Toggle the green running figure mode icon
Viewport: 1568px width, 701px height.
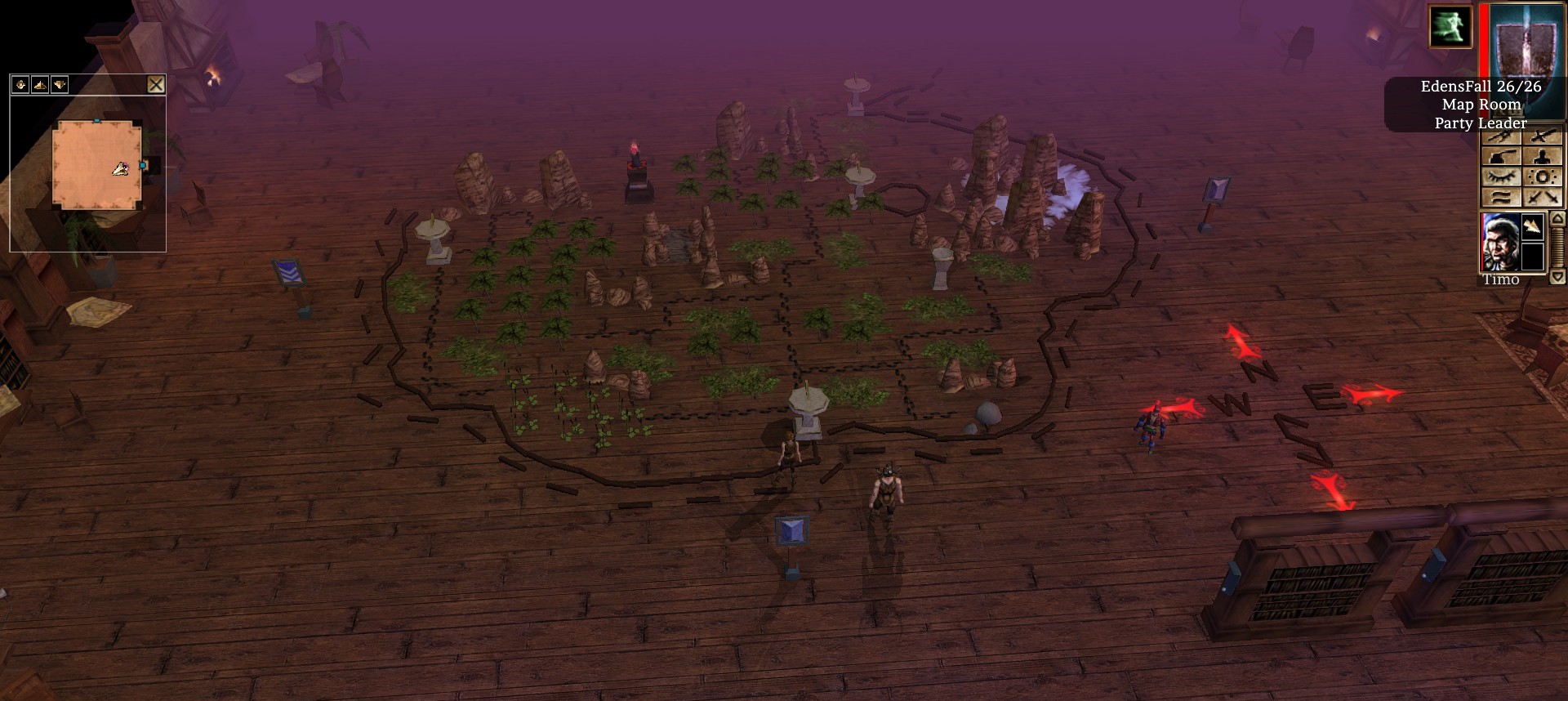[1450, 26]
